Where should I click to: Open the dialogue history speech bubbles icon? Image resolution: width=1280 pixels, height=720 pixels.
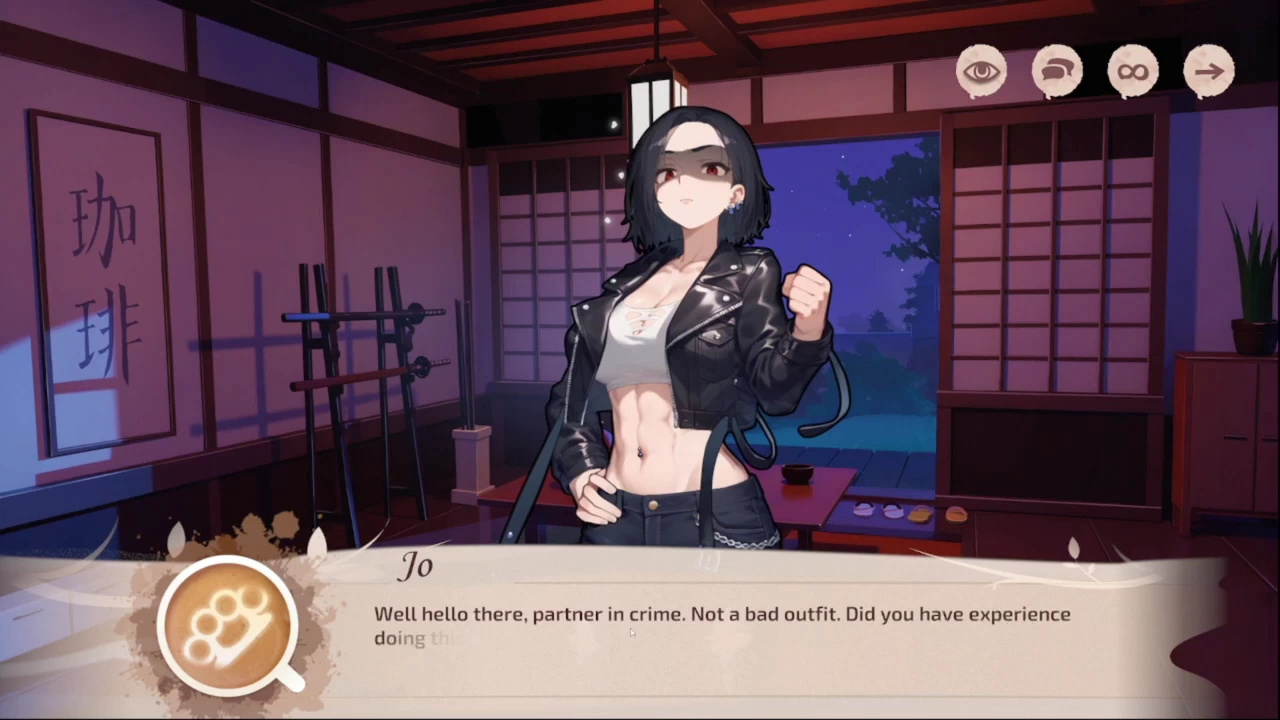click(1057, 71)
